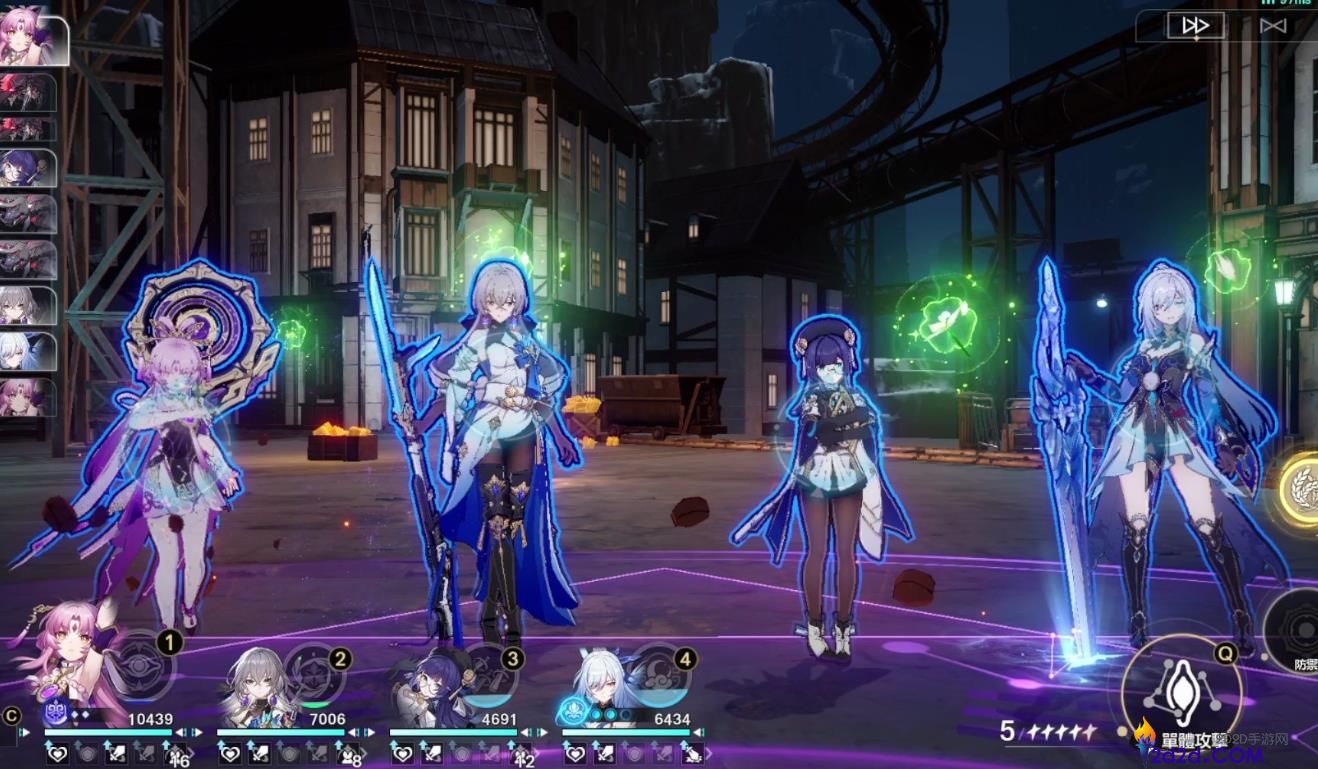Image resolution: width=1318 pixels, height=769 pixels.
Task: Toggle the double-arrow battle speed-up button
Action: pyautogui.click(x=1195, y=26)
